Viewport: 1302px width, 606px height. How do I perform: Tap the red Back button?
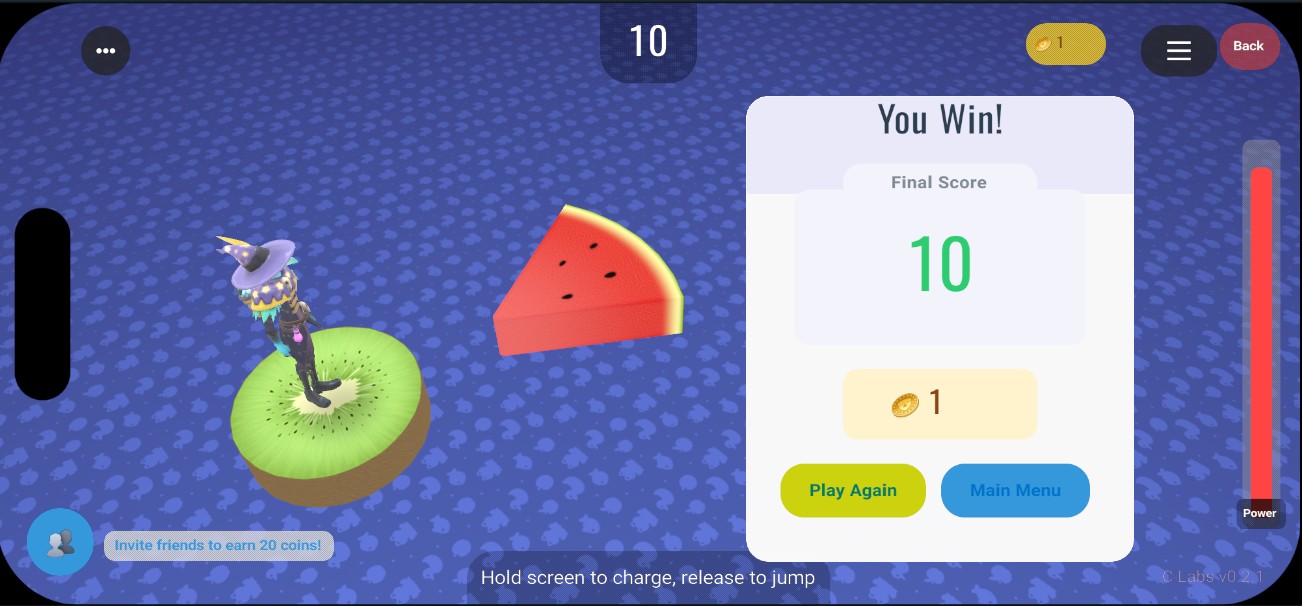point(1249,46)
